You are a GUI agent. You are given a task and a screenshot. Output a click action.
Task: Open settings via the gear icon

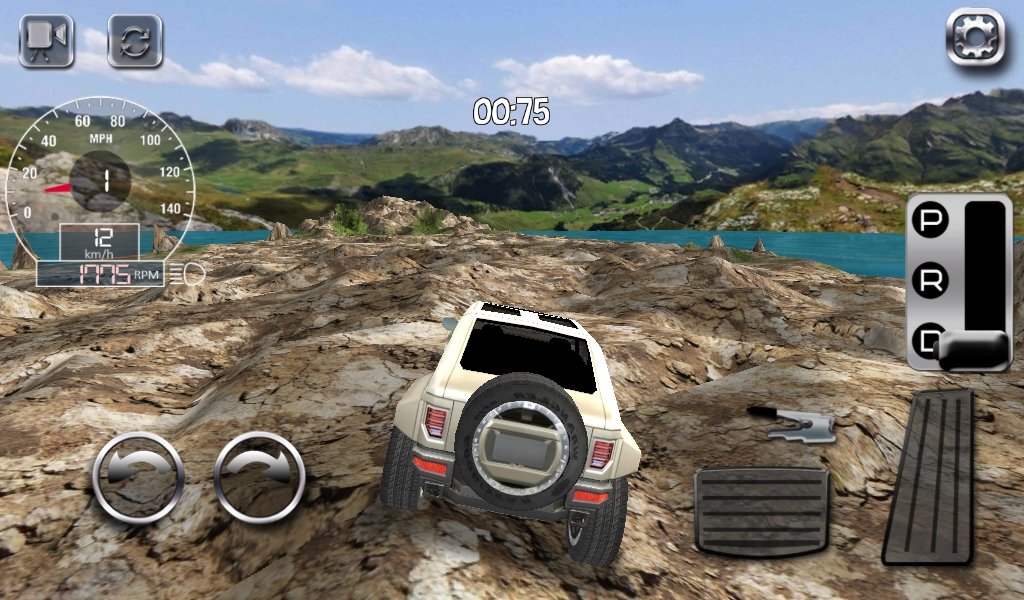coord(974,39)
